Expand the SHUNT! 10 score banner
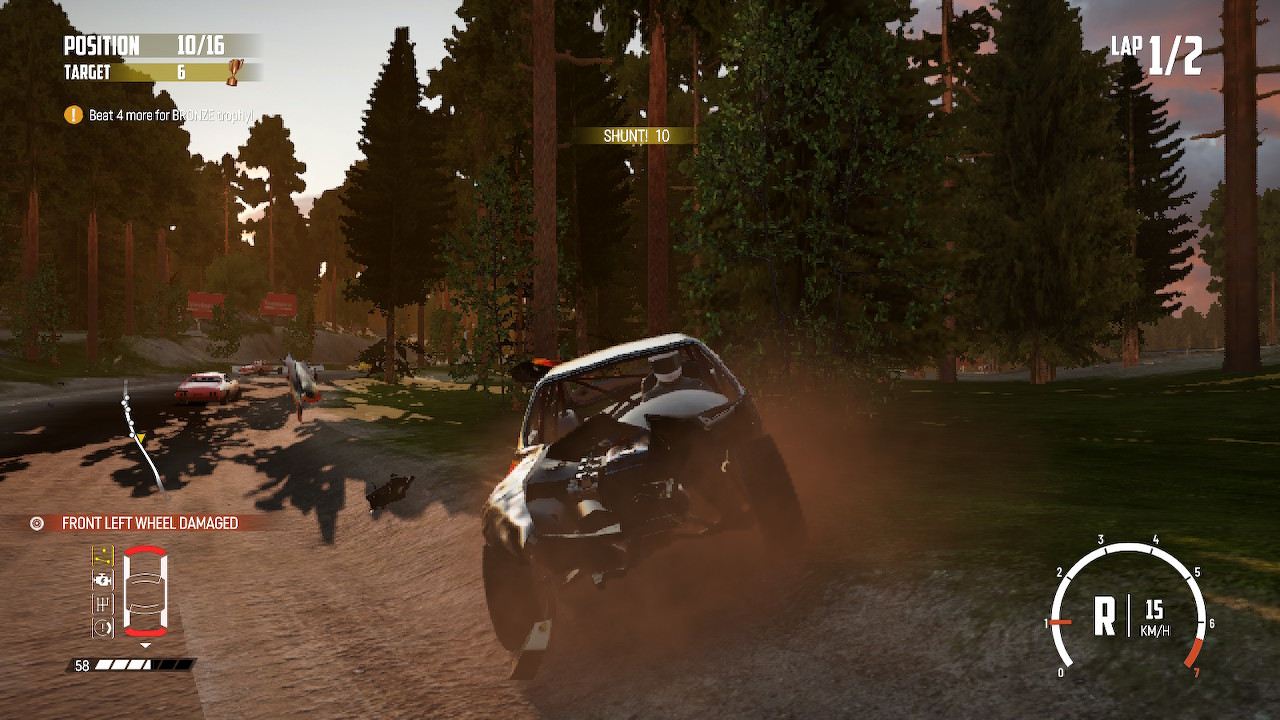 click(637, 134)
